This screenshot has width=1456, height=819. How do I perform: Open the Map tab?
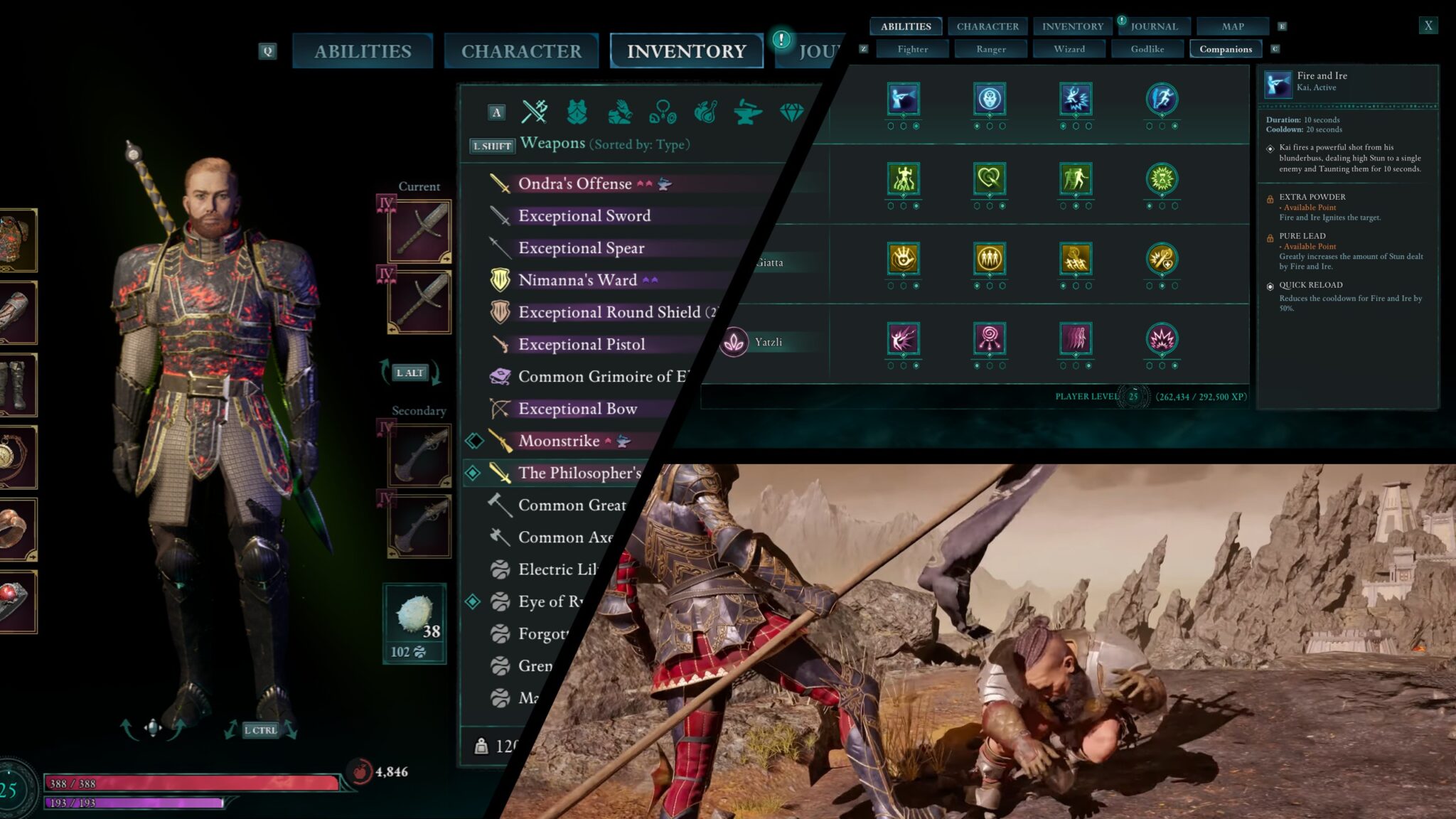pyautogui.click(x=1233, y=26)
